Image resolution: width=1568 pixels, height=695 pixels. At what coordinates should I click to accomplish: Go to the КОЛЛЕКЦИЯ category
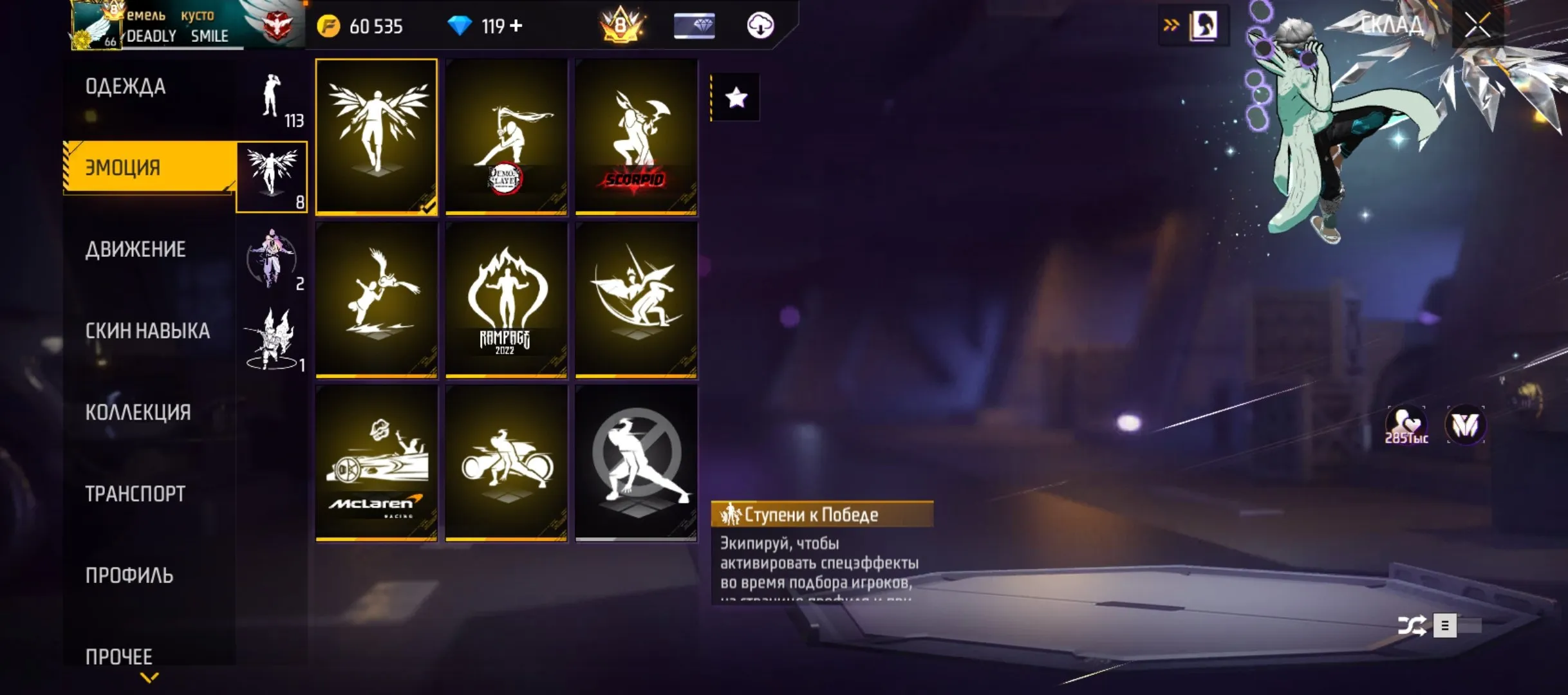click(x=138, y=412)
